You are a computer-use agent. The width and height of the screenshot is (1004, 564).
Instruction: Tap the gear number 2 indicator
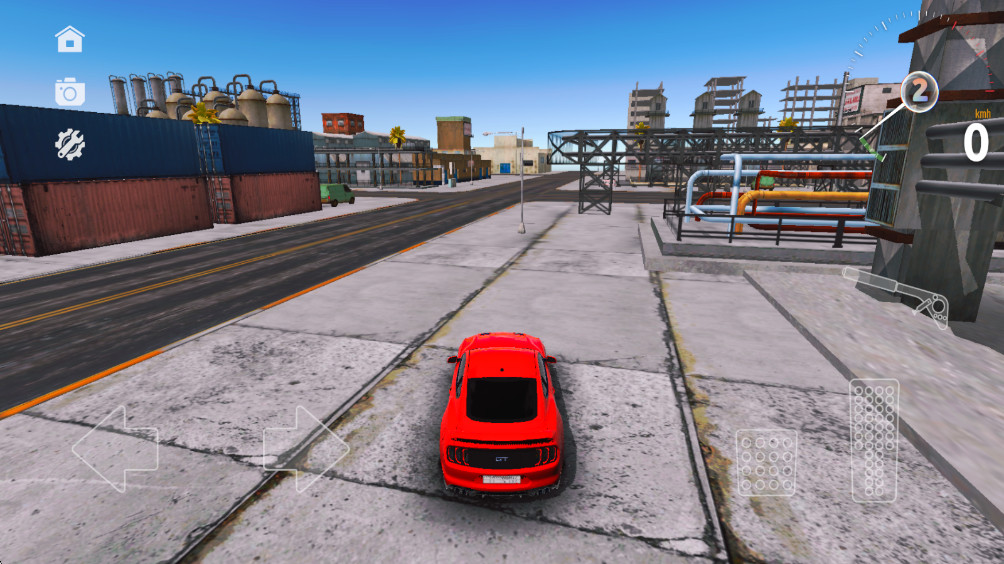coord(919,92)
